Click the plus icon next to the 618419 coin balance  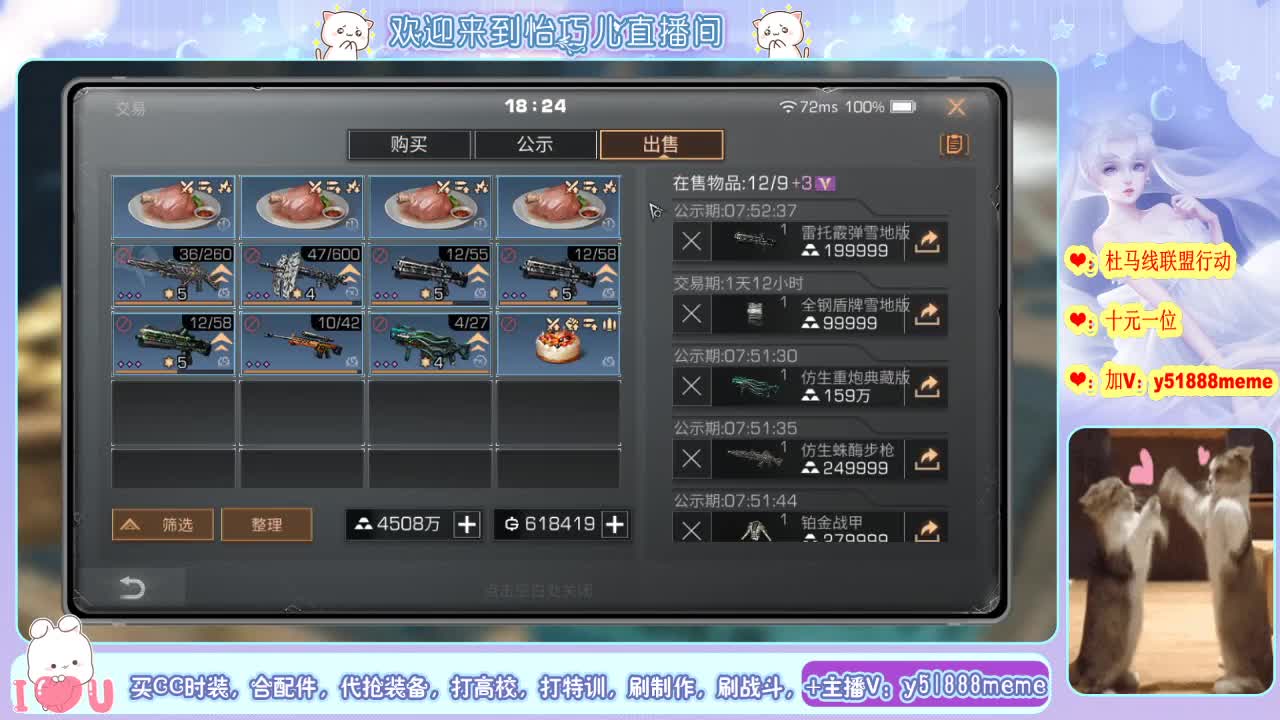[614, 523]
